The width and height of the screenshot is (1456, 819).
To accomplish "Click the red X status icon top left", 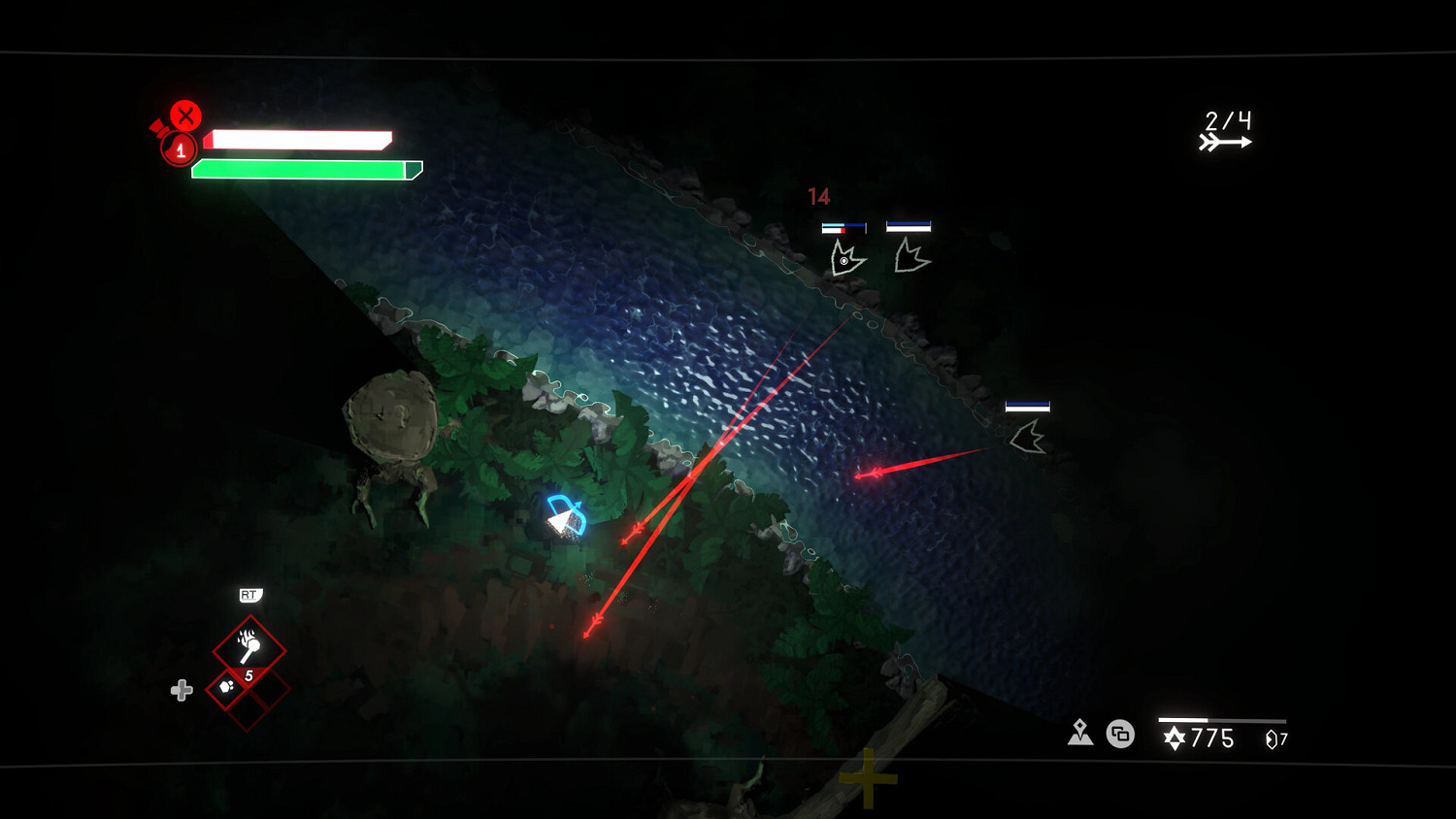I will coord(184,116).
